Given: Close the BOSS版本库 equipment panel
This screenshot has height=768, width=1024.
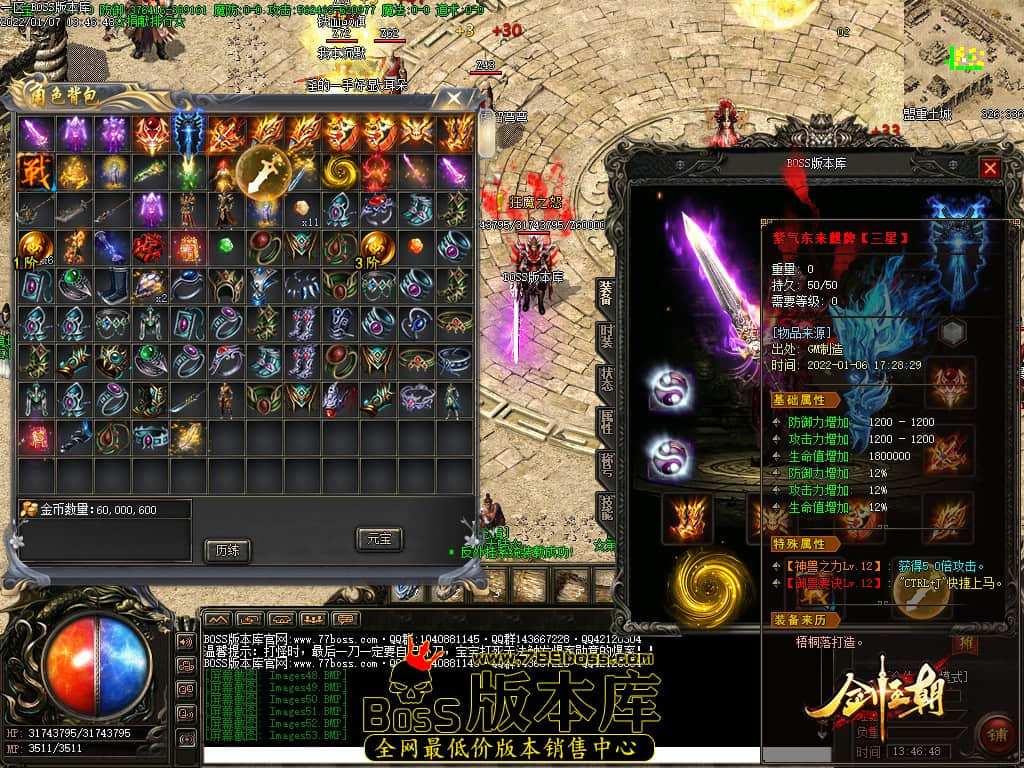Looking at the screenshot, I should [x=990, y=168].
